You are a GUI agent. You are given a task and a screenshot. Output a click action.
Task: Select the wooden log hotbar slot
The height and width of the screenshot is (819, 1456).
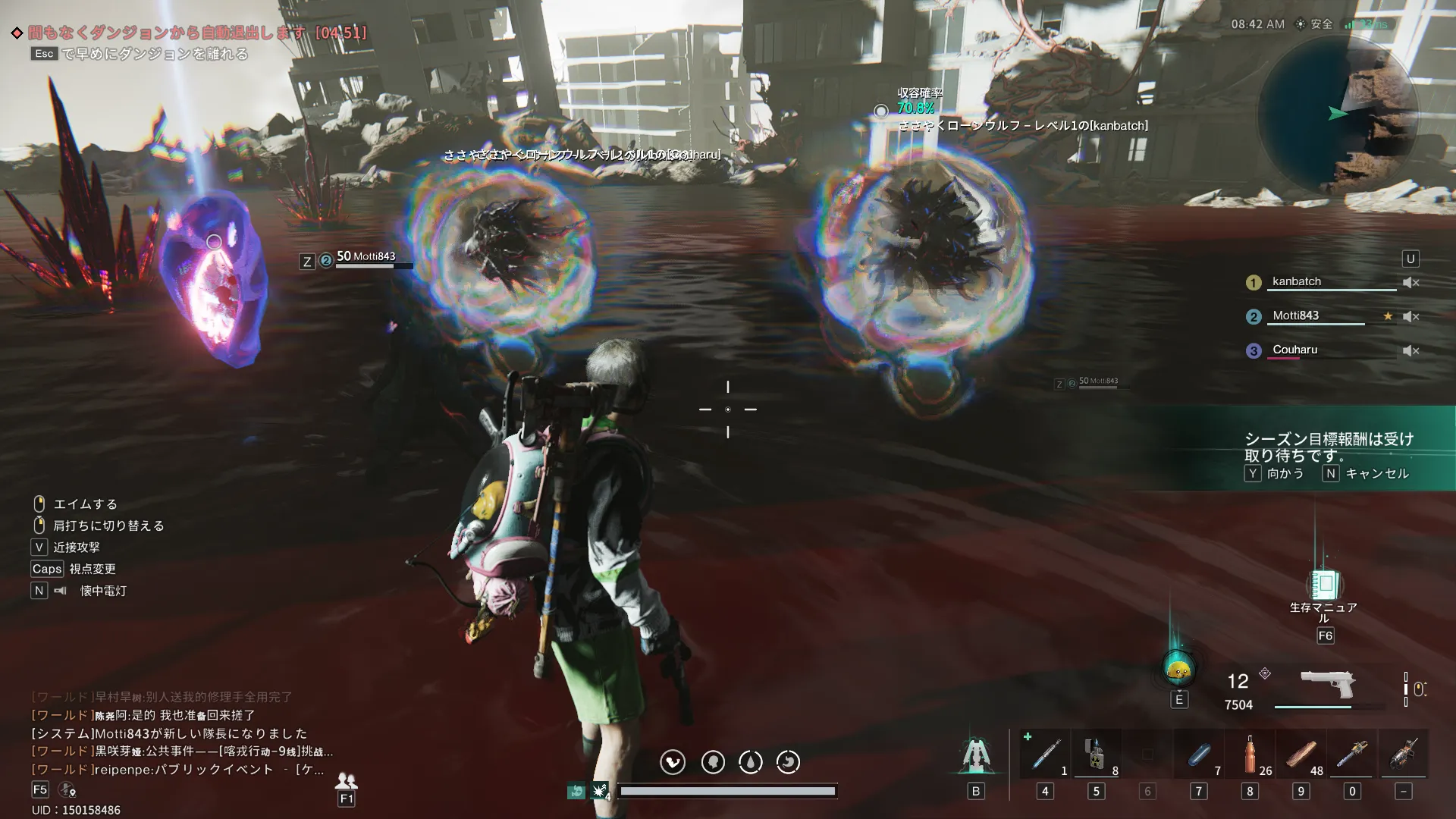tap(1301, 754)
